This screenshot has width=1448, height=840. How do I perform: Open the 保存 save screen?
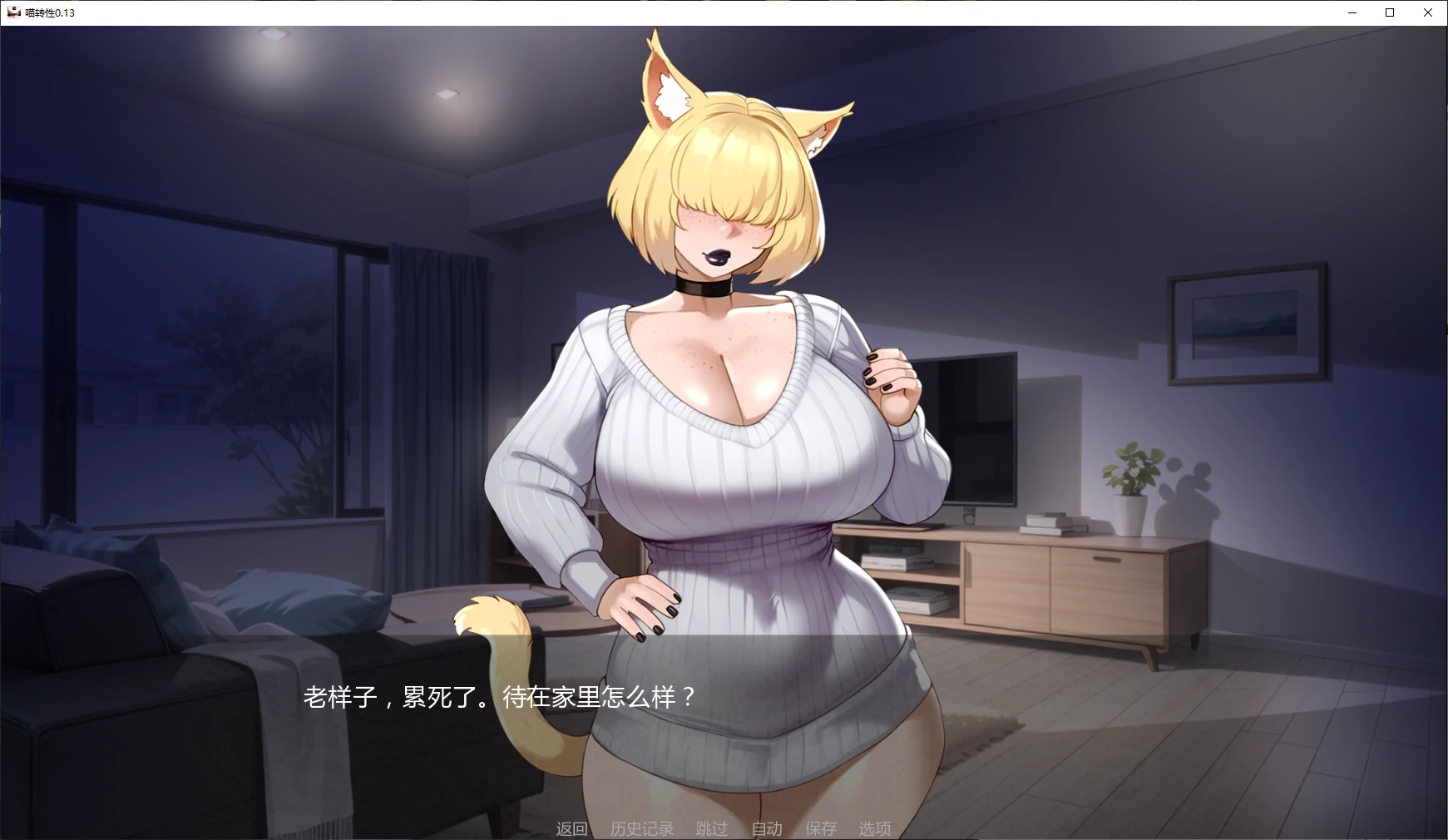click(821, 828)
